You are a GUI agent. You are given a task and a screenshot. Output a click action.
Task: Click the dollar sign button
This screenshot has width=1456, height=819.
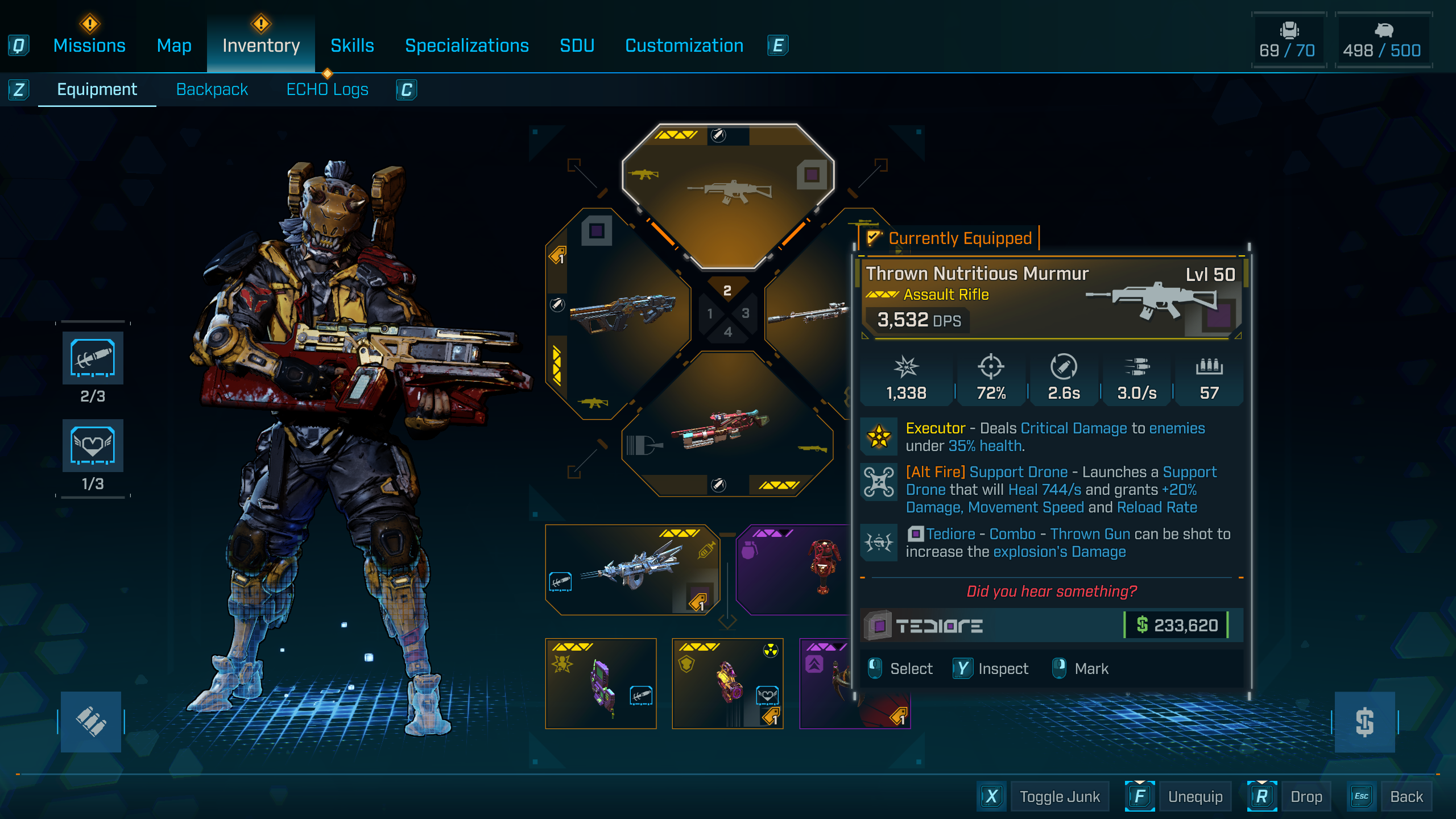pyautogui.click(x=1364, y=722)
